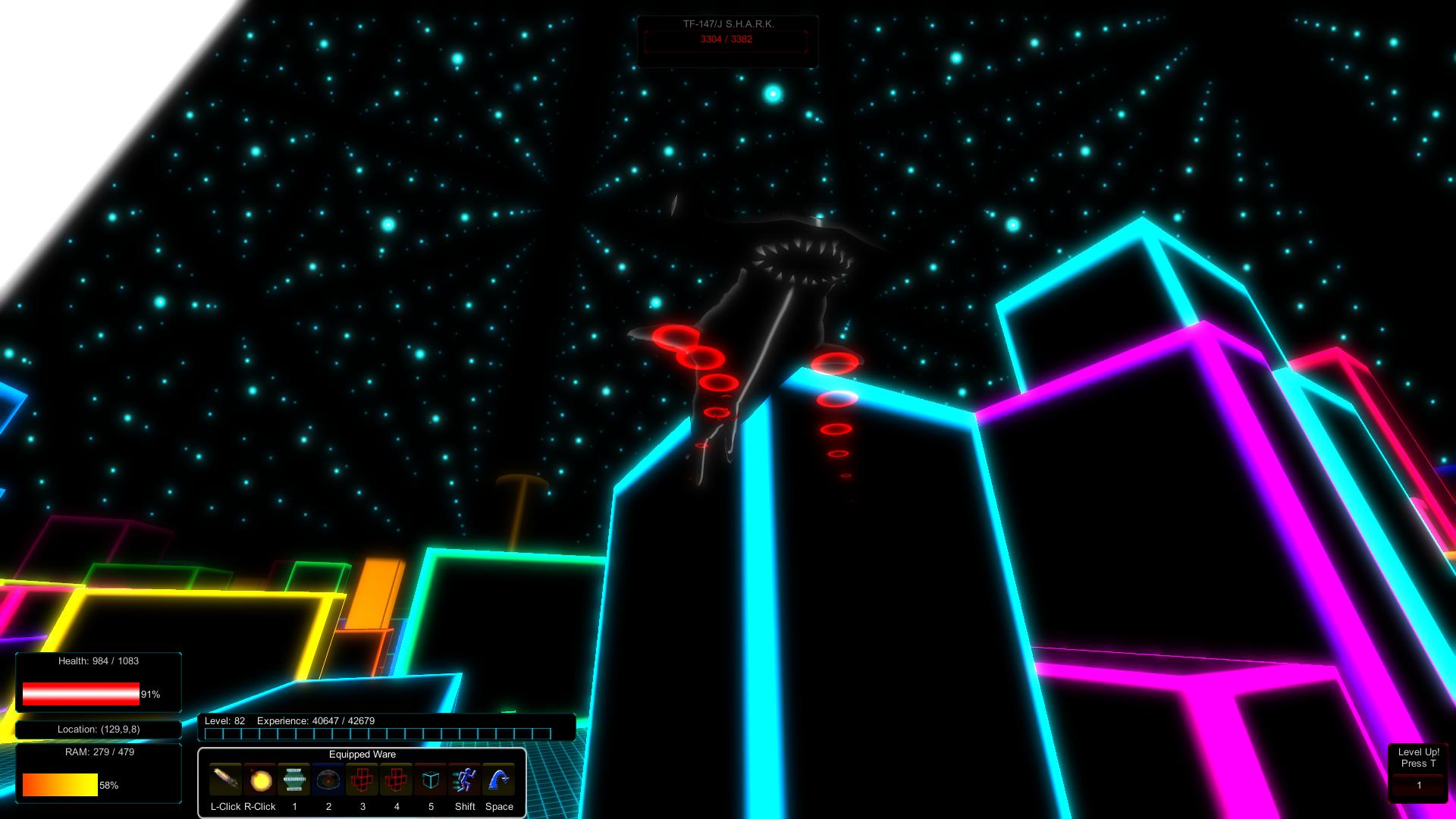The image size is (1456, 819).
Task: Use the red cube cluster in slot 4
Action: (x=397, y=780)
